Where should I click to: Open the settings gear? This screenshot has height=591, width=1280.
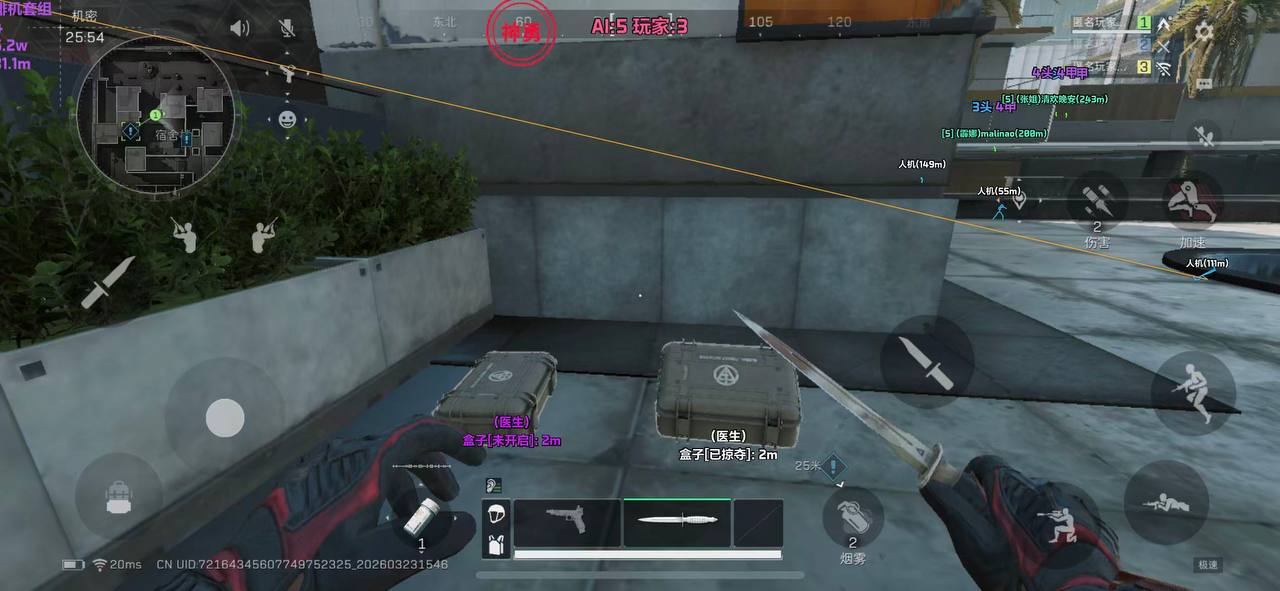pyautogui.click(x=1204, y=31)
